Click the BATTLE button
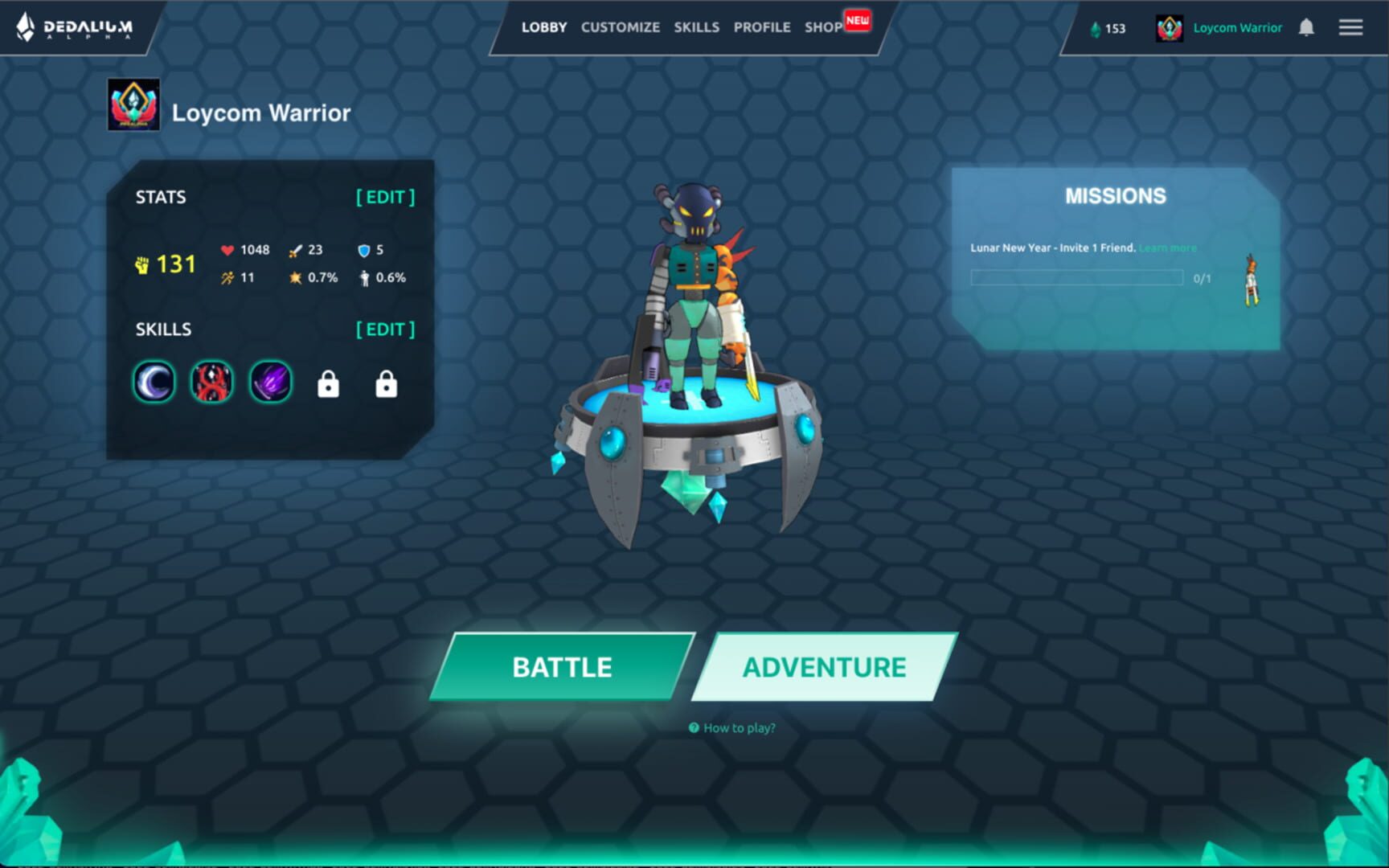This screenshot has width=1389, height=868. tap(560, 666)
